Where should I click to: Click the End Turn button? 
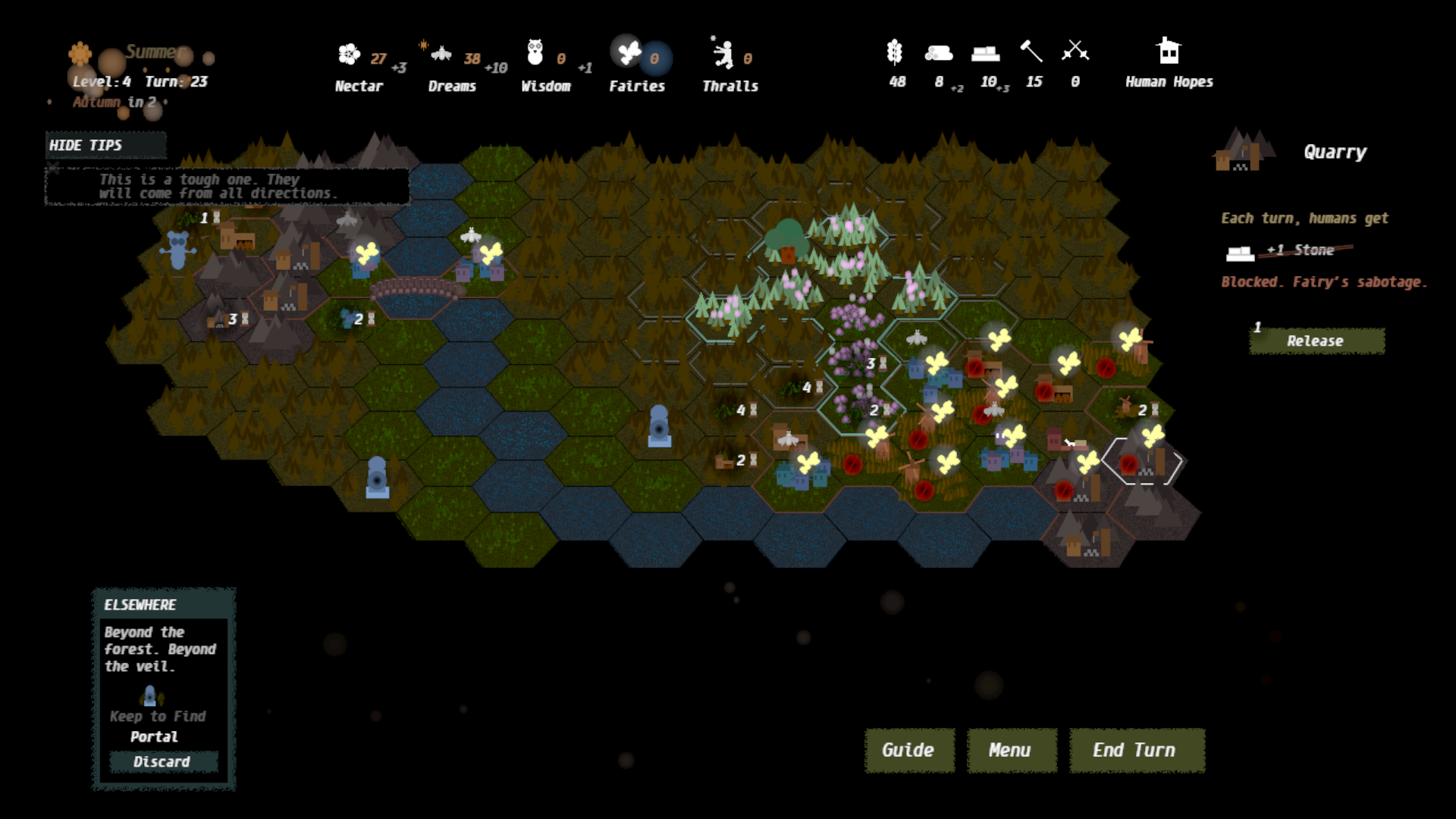click(1136, 750)
